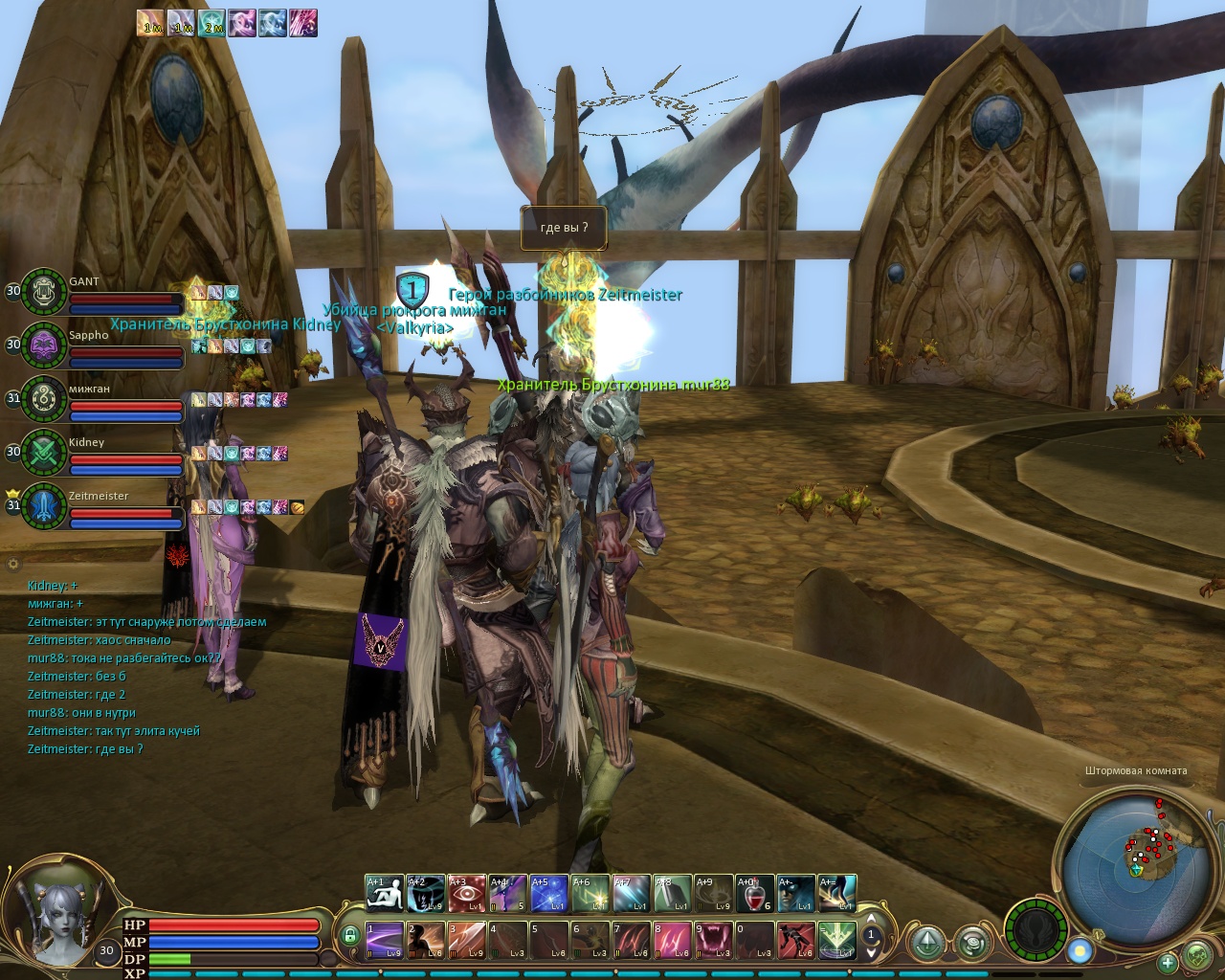The image size is (1225, 980).
Task: Activate the red eye skill in slot A+3
Action: point(468,894)
